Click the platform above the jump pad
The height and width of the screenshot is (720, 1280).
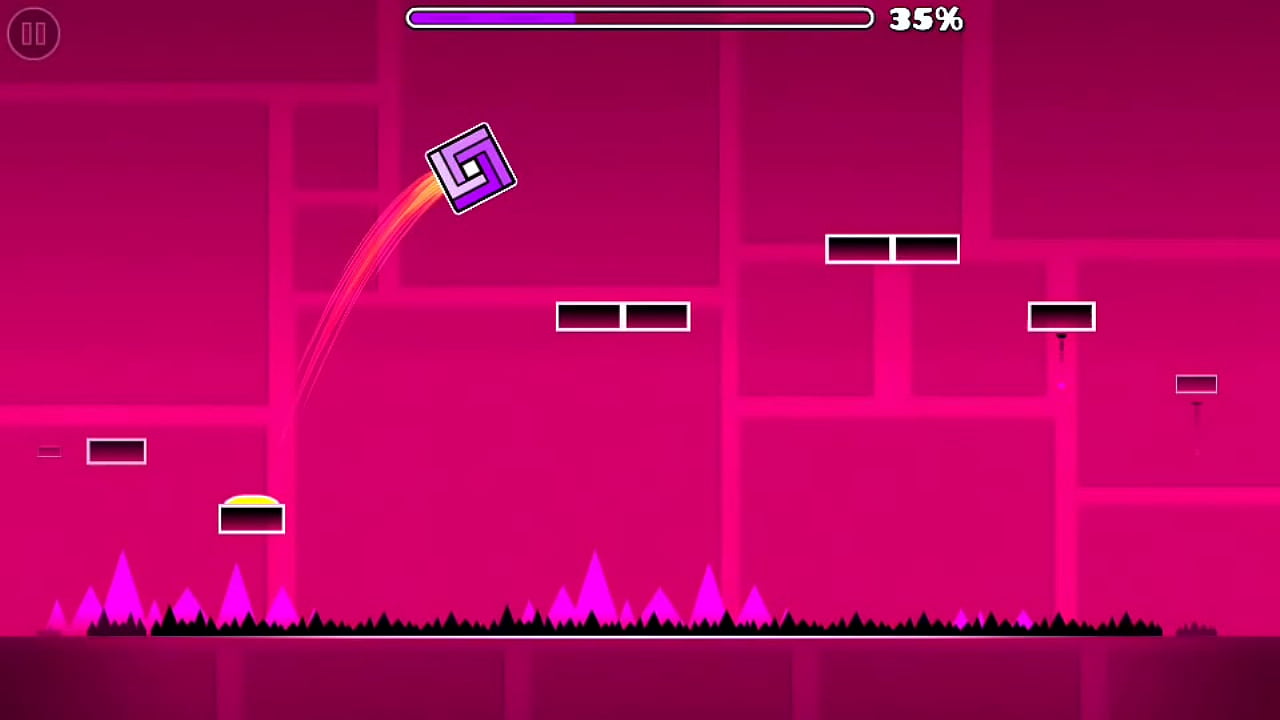pyautogui.click(x=116, y=451)
